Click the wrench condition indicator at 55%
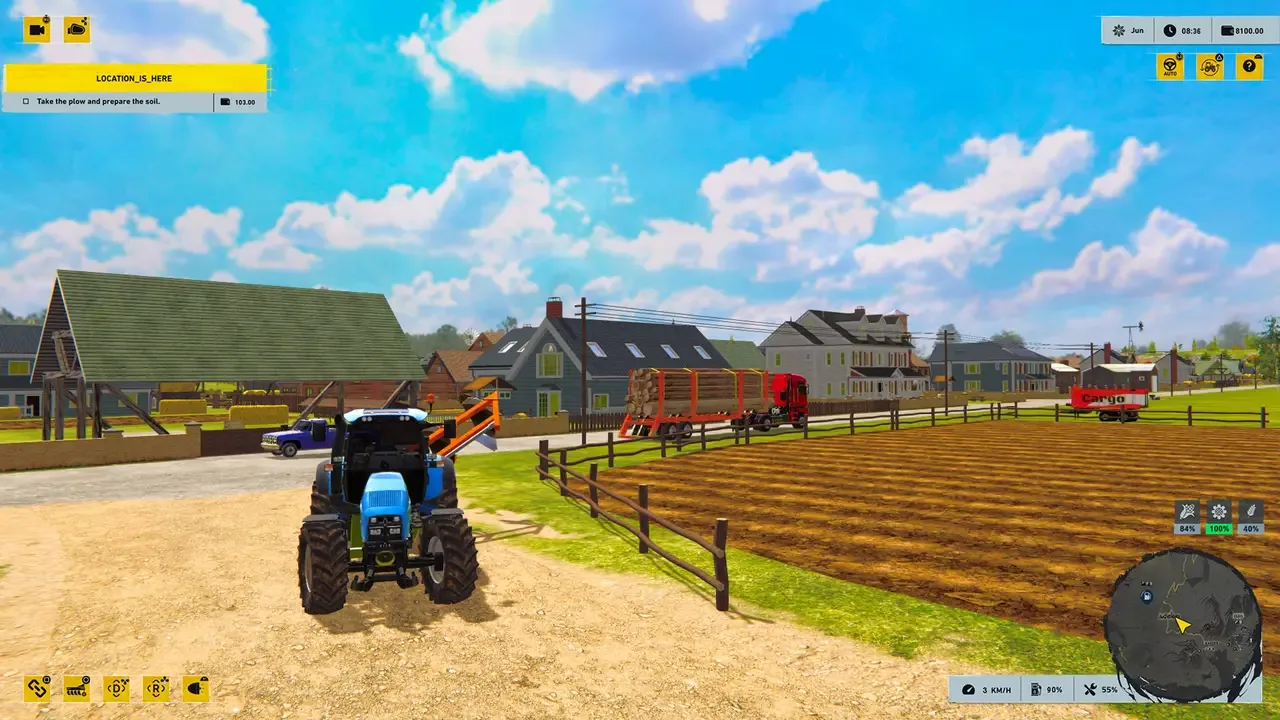 (x=1099, y=689)
